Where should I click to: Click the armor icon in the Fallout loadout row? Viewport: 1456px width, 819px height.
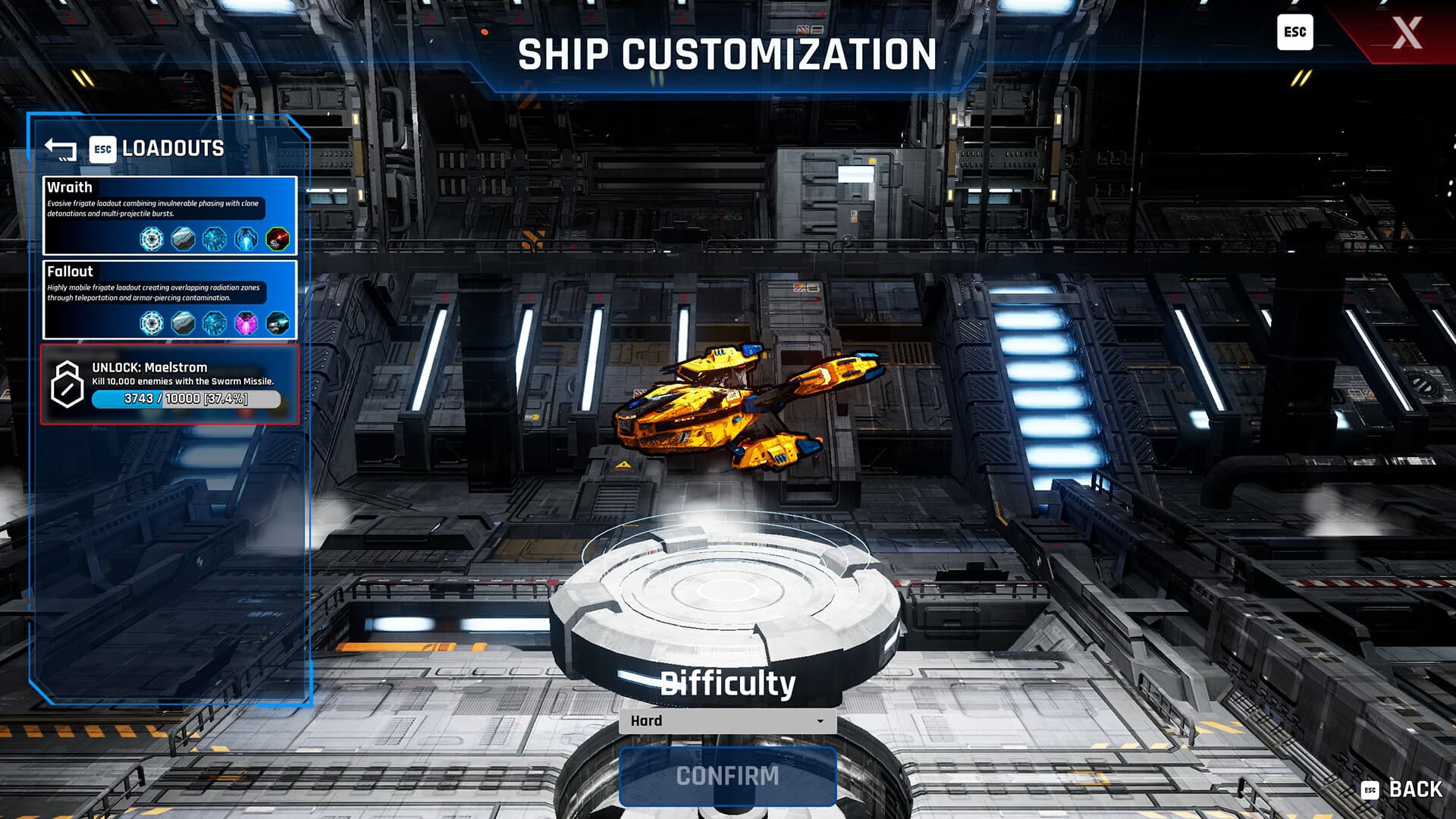tap(182, 322)
